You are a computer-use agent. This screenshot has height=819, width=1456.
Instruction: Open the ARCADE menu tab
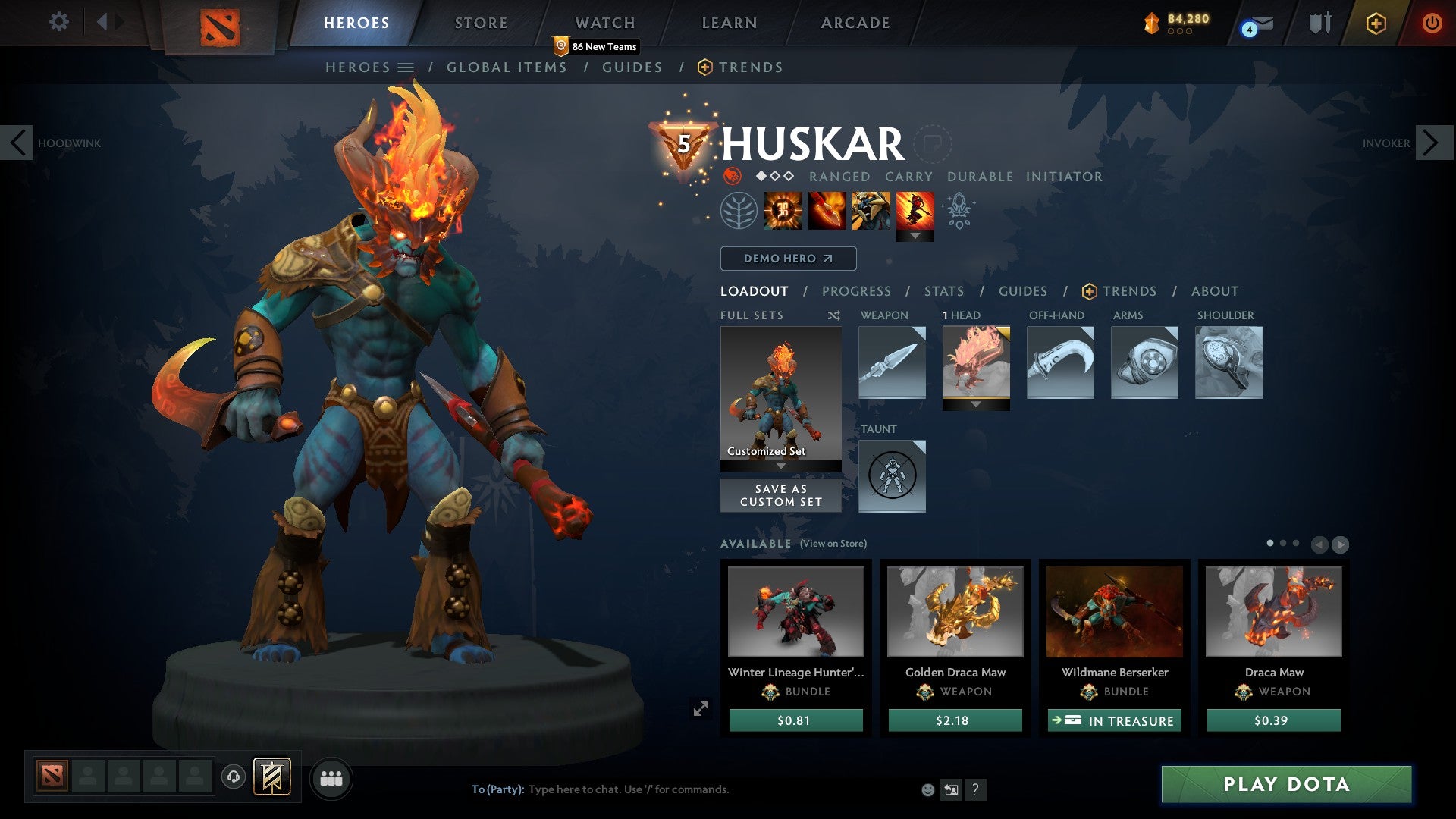[x=855, y=22]
